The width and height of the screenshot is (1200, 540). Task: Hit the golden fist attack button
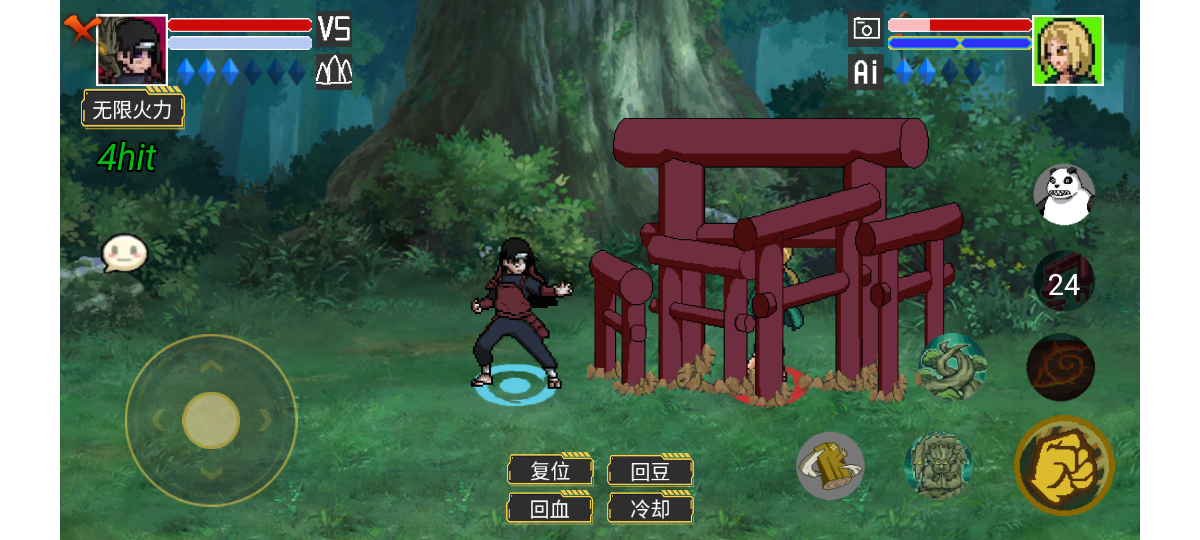coord(1064,465)
